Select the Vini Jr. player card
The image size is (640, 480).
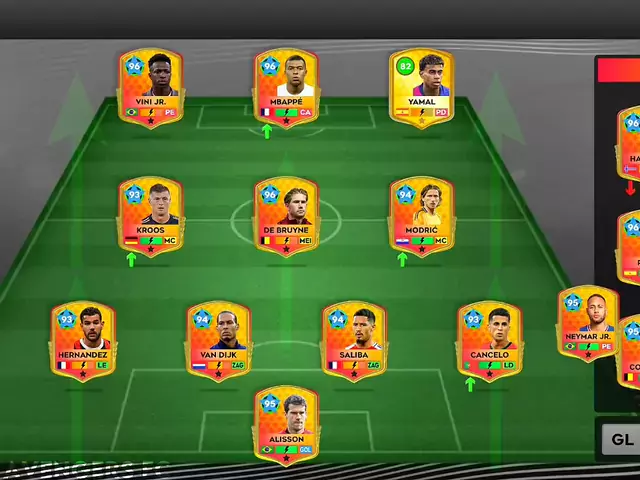(x=150, y=87)
